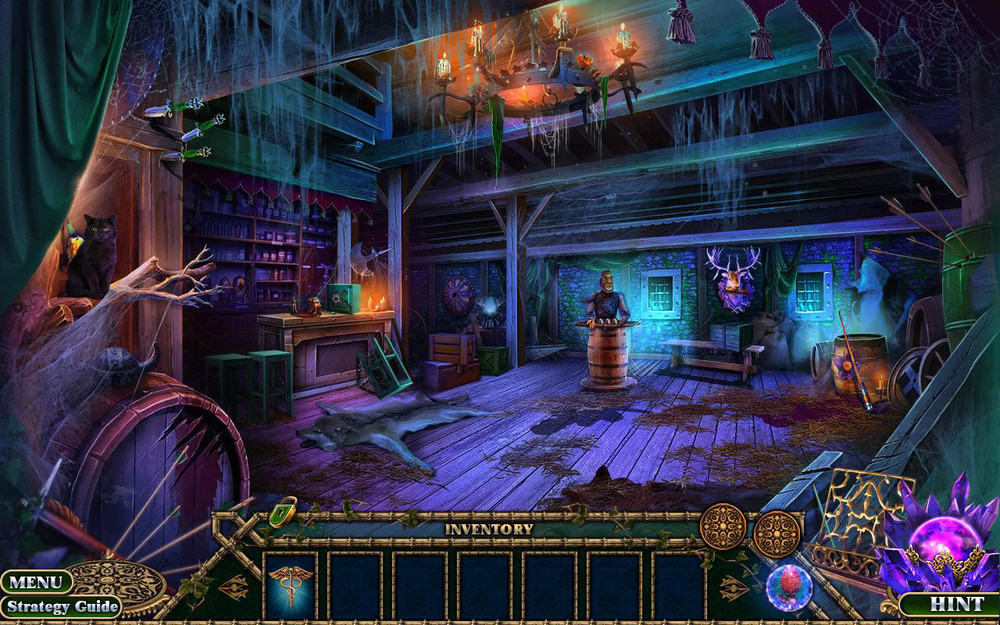The width and height of the screenshot is (1000, 625).
Task: Open the red crystal orb icon
Action: pos(788,587)
